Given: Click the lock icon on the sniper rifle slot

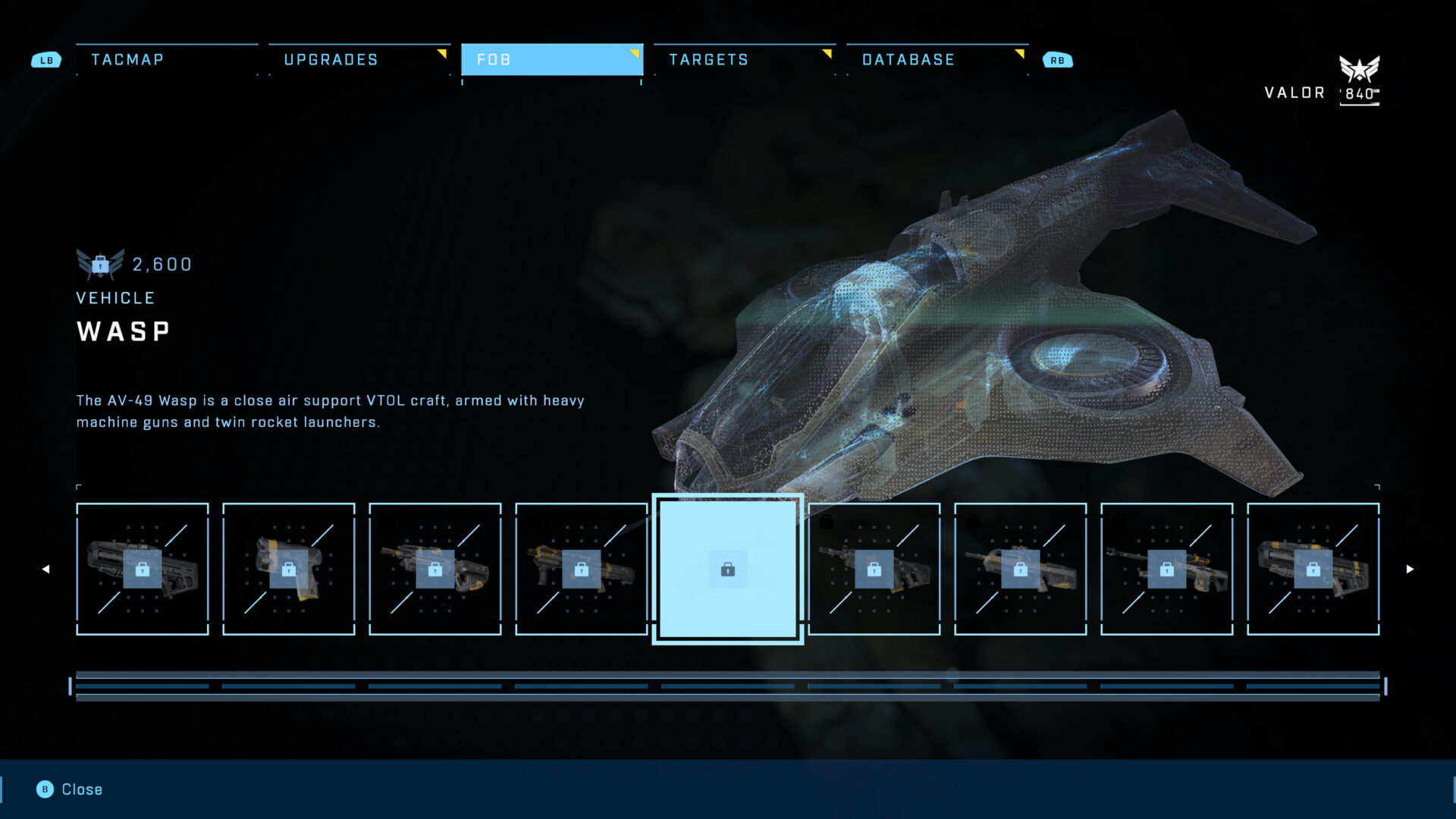Looking at the screenshot, I should pos(1166,569).
